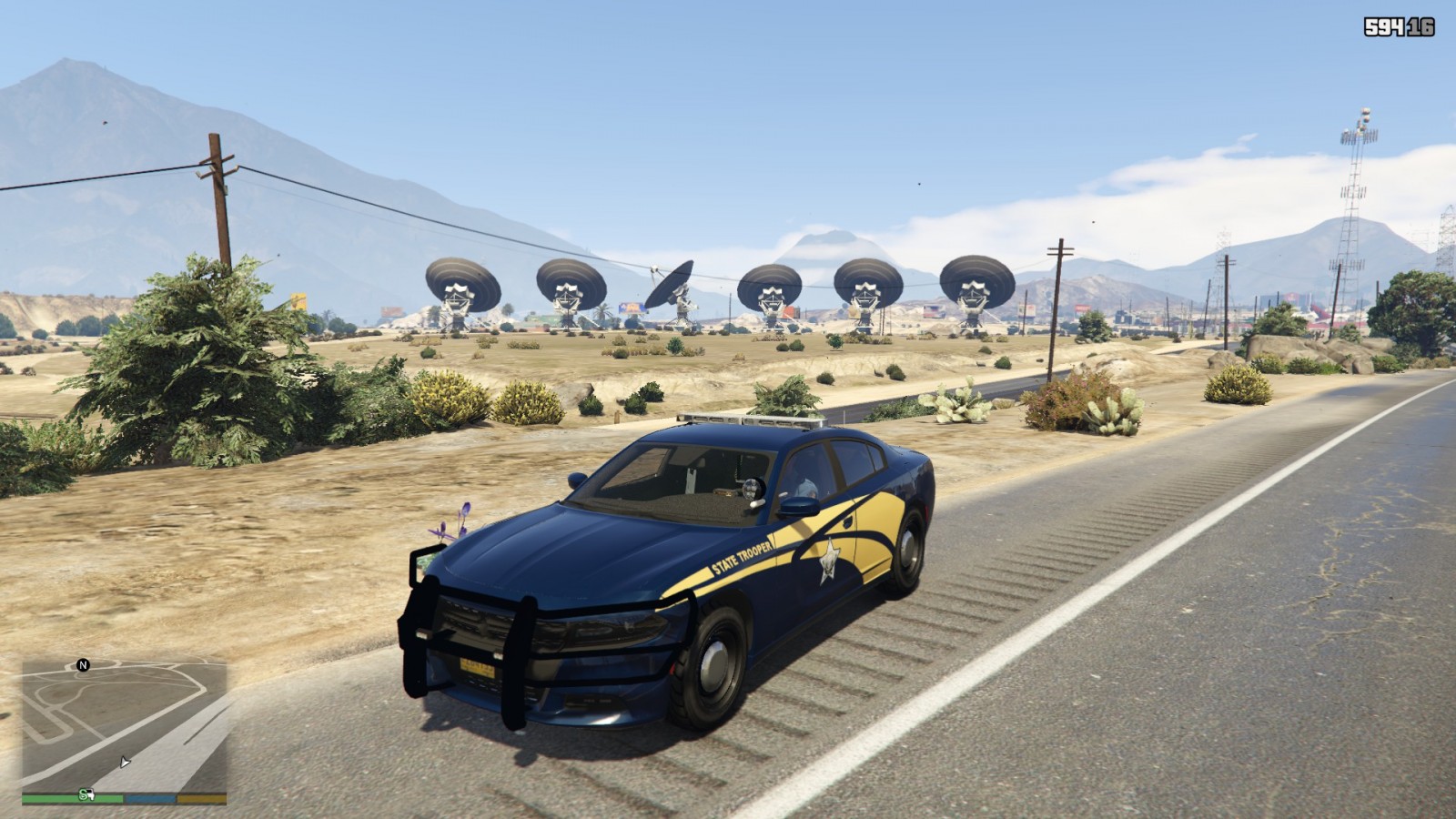The image size is (1456, 819).
Task: Select the light bar on the car roof
Action: click(x=751, y=420)
